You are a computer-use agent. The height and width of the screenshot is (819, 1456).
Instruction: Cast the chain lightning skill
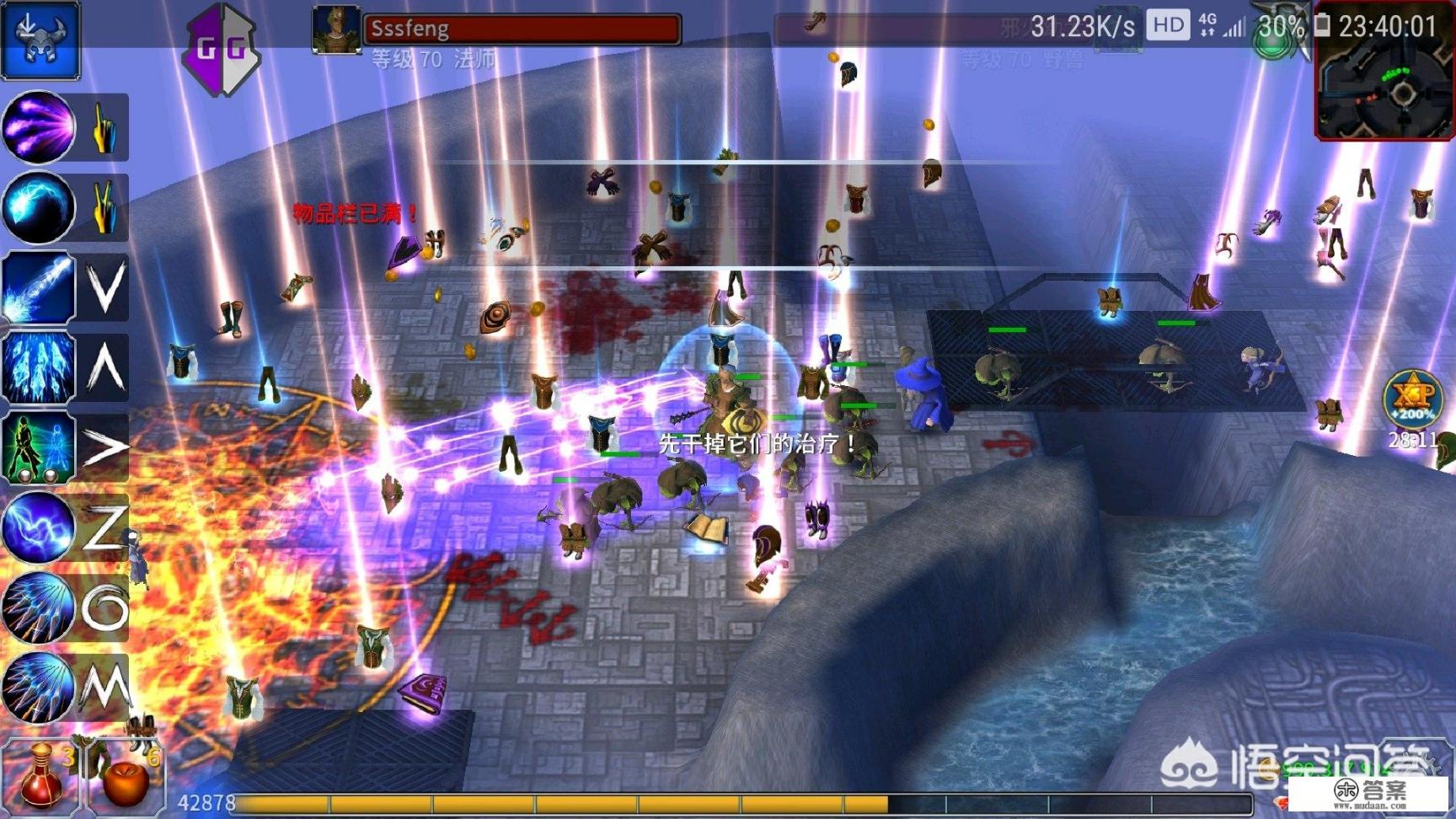pyautogui.click(x=39, y=527)
